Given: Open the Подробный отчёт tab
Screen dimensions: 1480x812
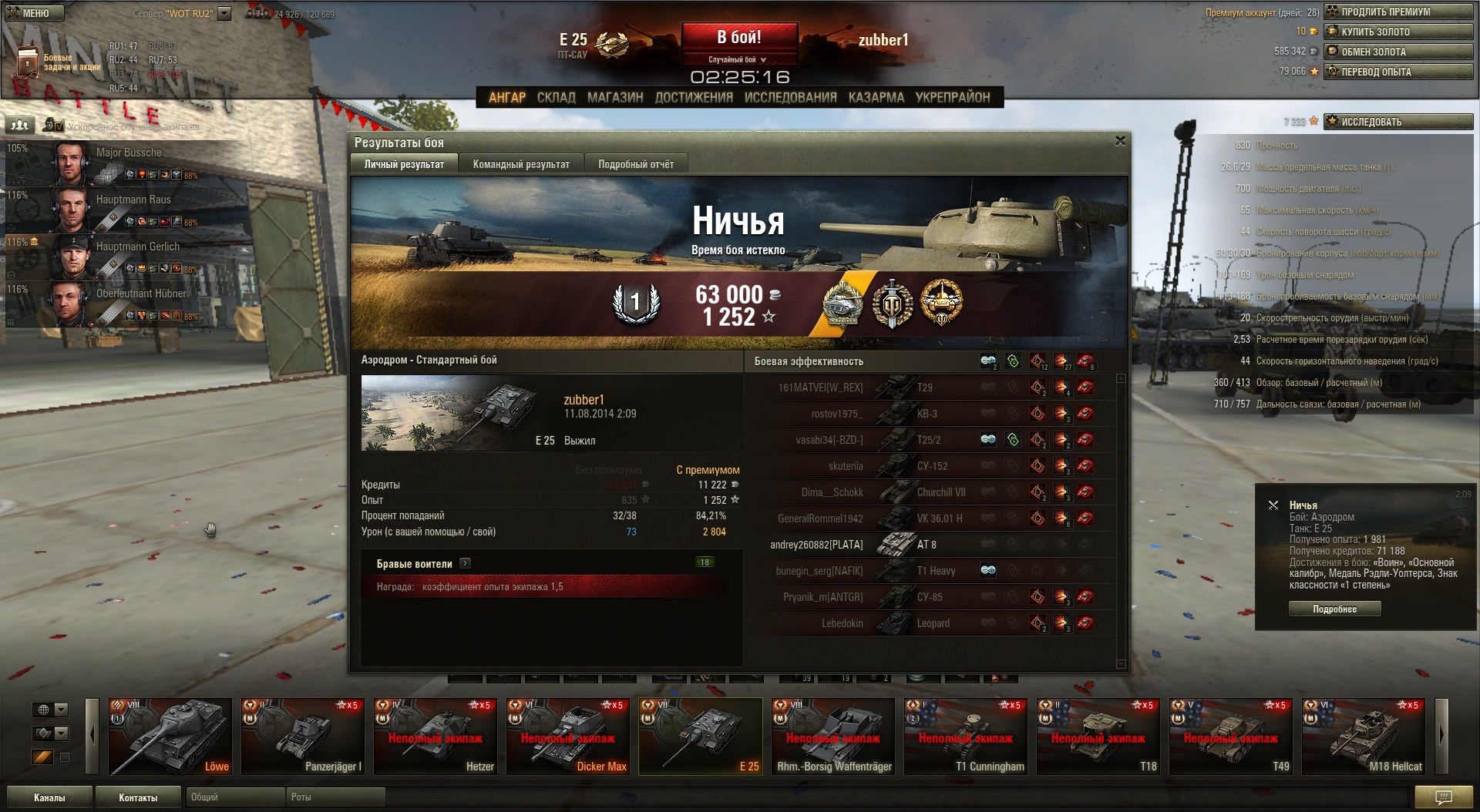Looking at the screenshot, I should pos(636,164).
